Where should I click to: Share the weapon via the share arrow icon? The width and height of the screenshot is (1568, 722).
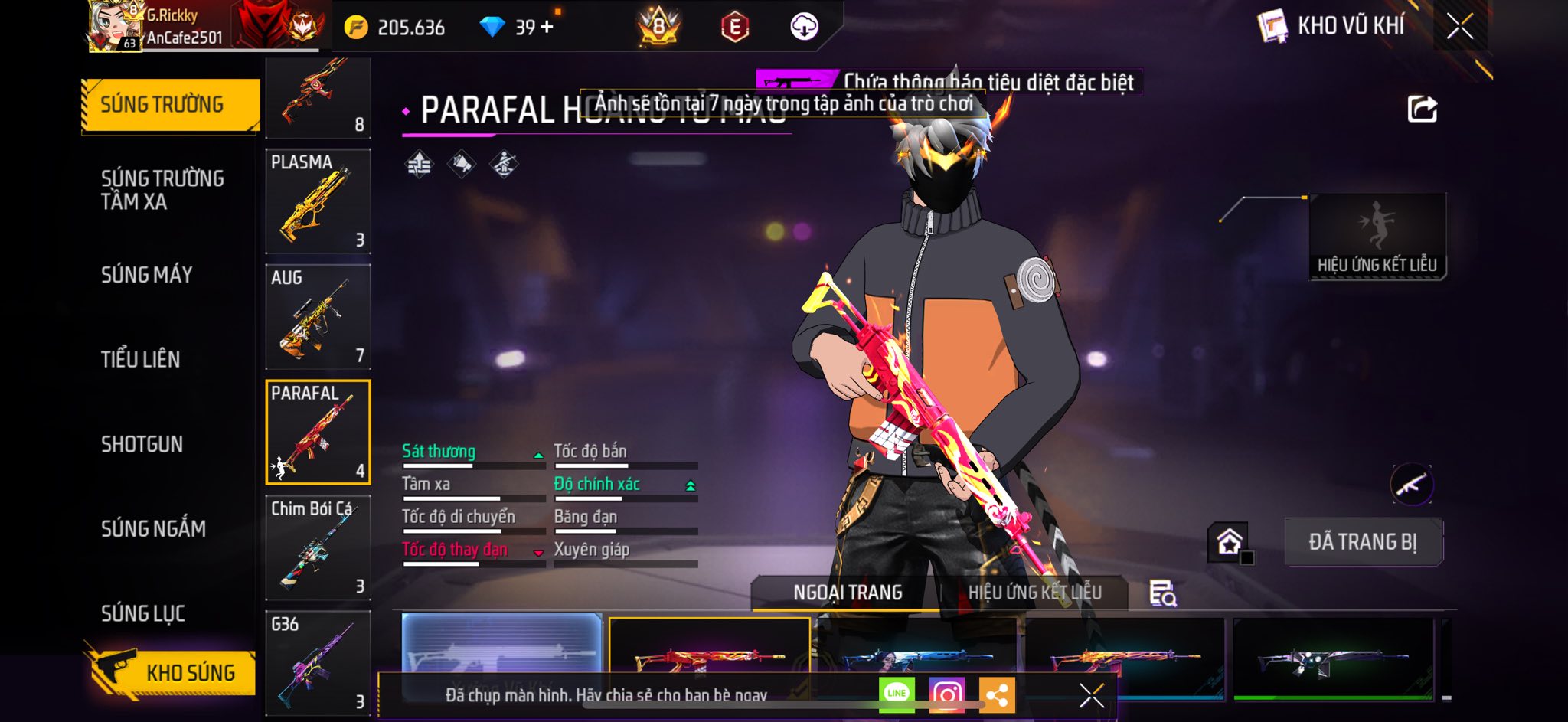[1422, 109]
